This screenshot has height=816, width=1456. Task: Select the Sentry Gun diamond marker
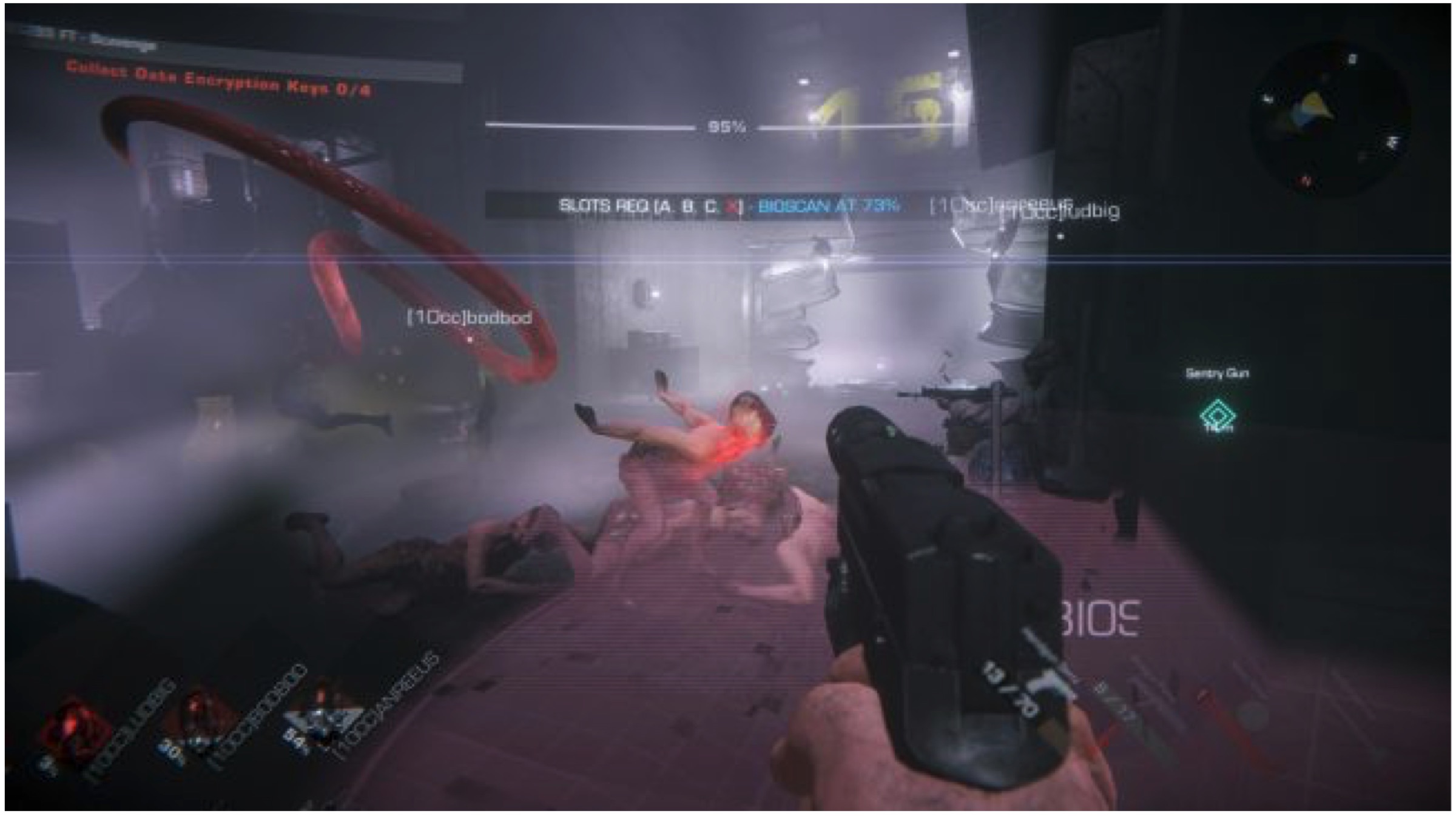pyautogui.click(x=1217, y=416)
